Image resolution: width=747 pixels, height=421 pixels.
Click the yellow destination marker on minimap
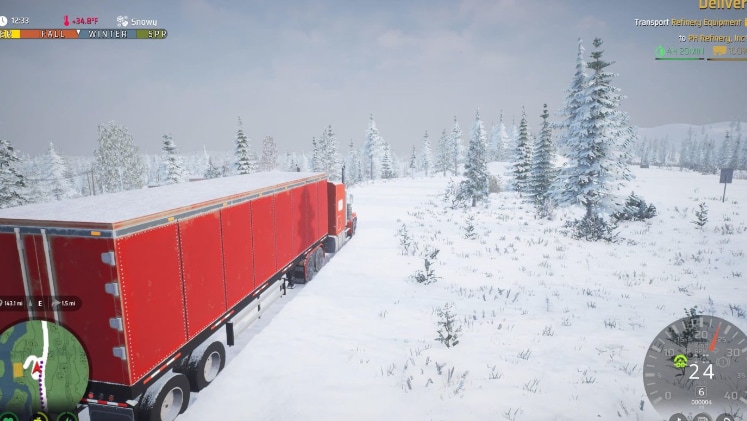point(17,370)
